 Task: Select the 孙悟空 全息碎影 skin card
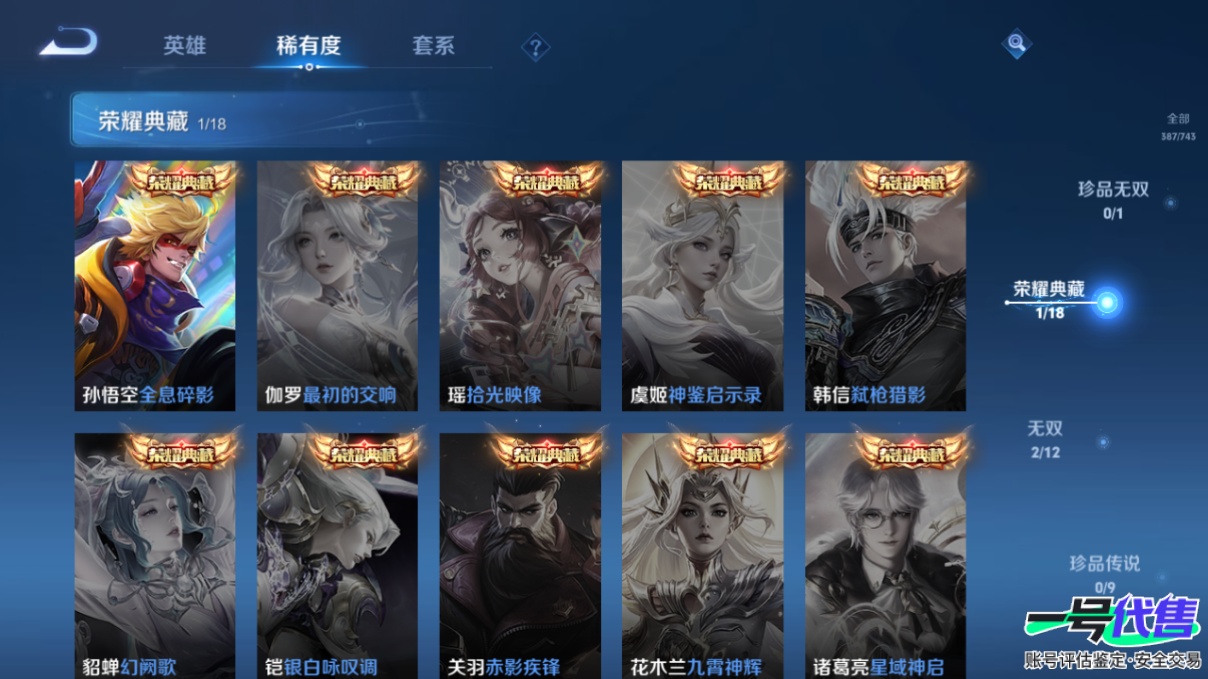pos(155,286)
